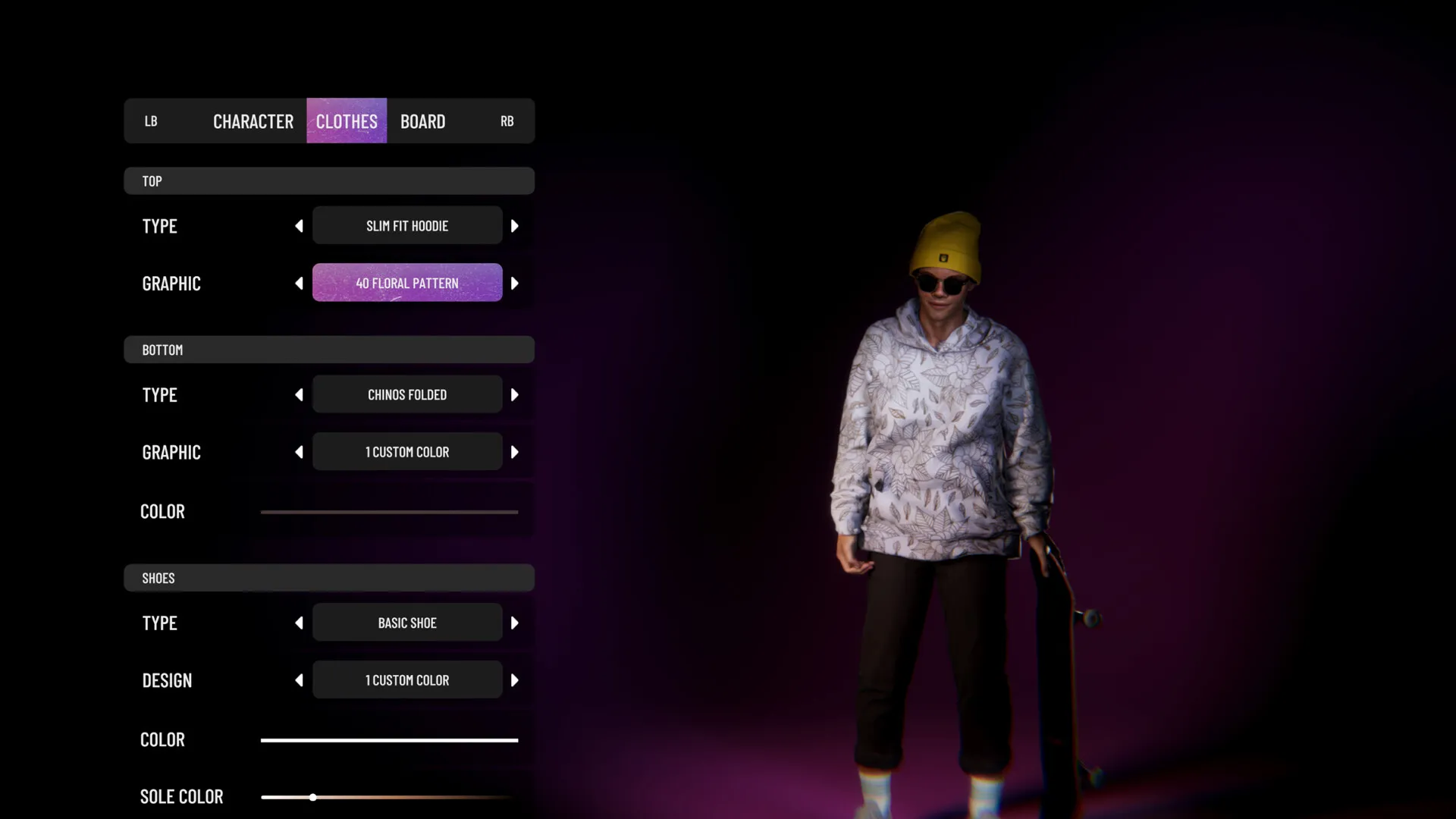Click the Slim Fit Hoodie type field
This screenshot has width=1456, height=819.
[x=407, y=226]
